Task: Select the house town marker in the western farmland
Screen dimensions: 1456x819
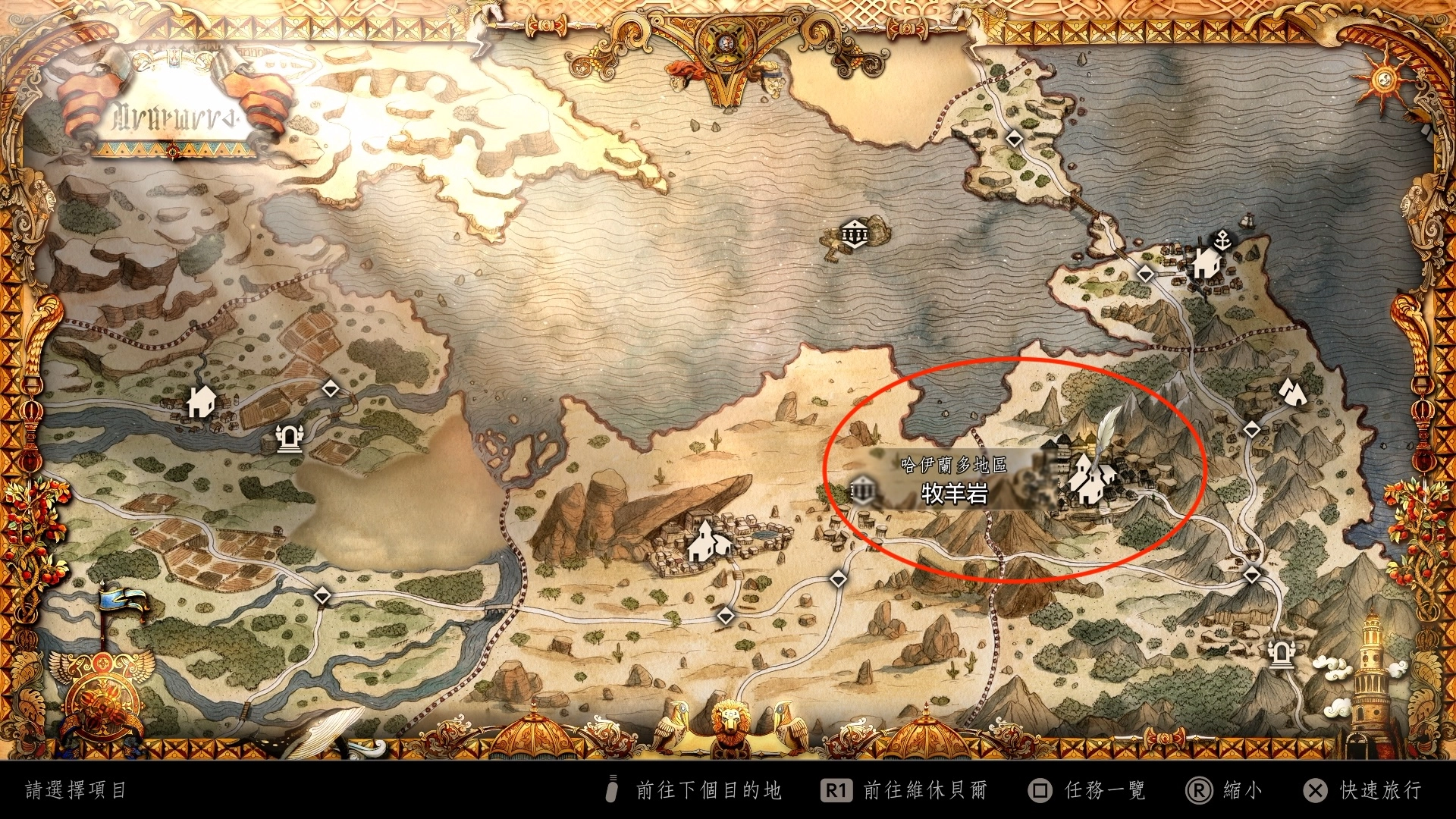Action: (201, 401)
